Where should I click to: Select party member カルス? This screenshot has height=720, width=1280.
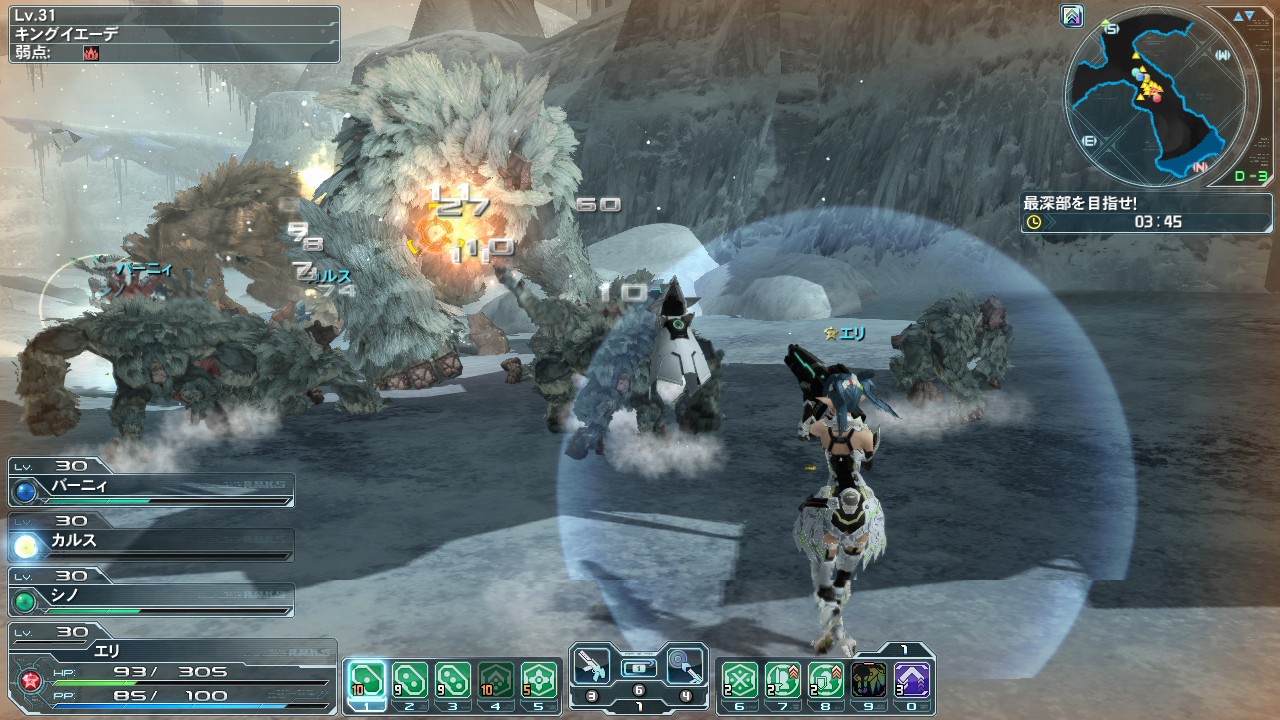pyautogui.click(x=152, y=544)
